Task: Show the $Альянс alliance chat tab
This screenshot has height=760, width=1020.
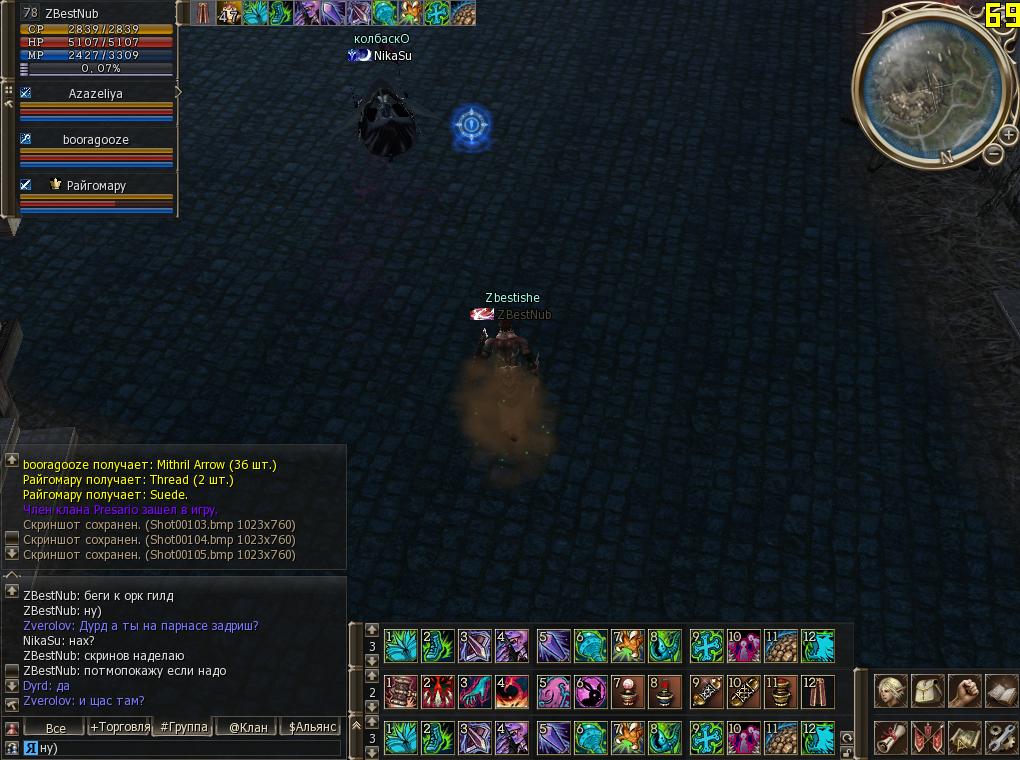Action: coord(313,727)
